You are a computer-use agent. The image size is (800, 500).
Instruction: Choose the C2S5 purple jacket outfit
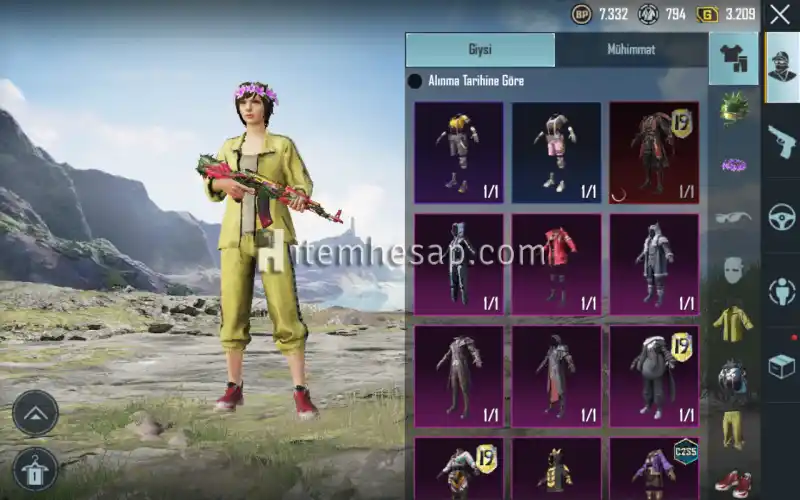click(x=654, y=468)
